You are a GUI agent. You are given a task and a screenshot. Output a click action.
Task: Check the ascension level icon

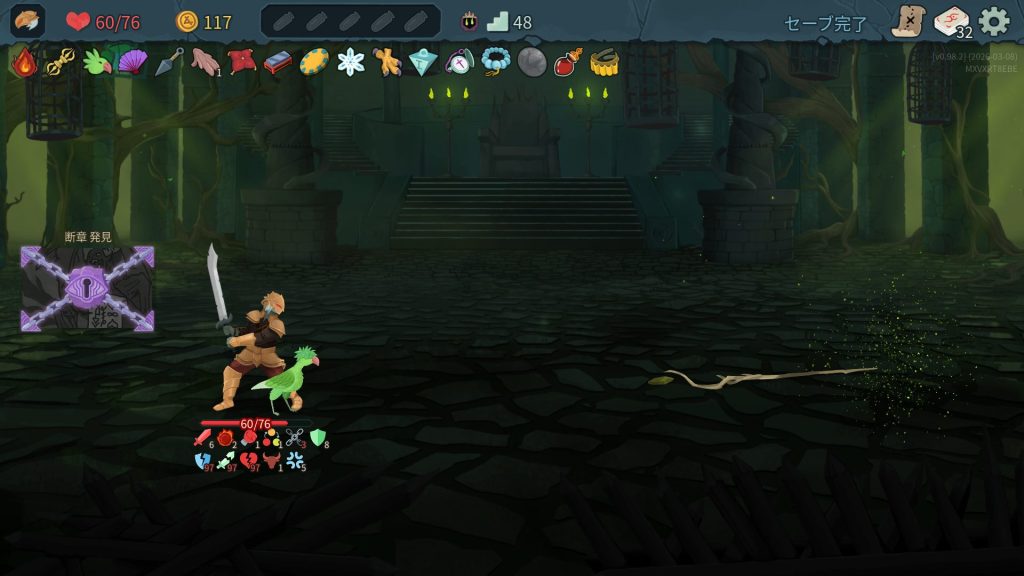[469, 21]
